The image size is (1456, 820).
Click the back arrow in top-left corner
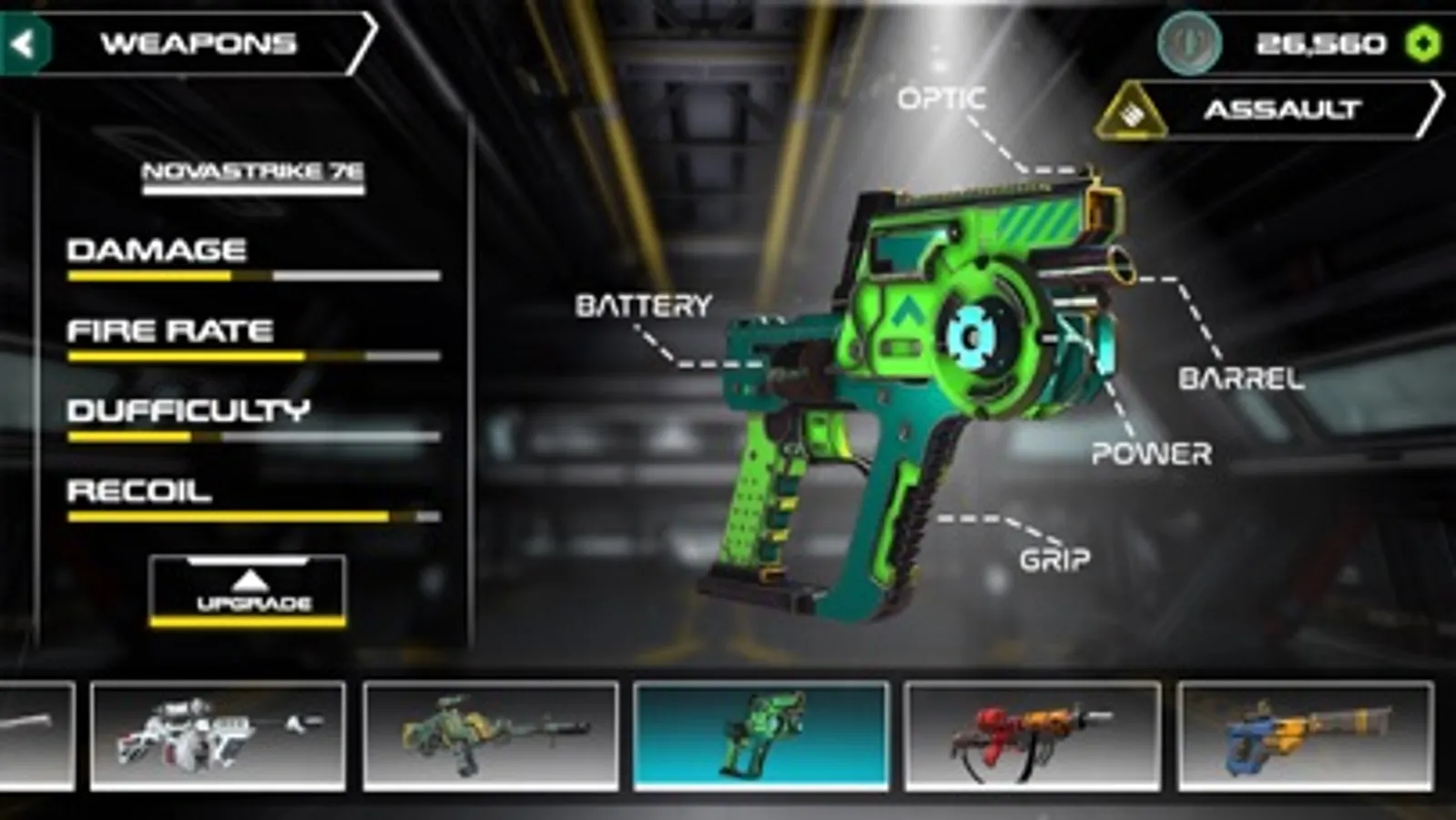[25, 40]
